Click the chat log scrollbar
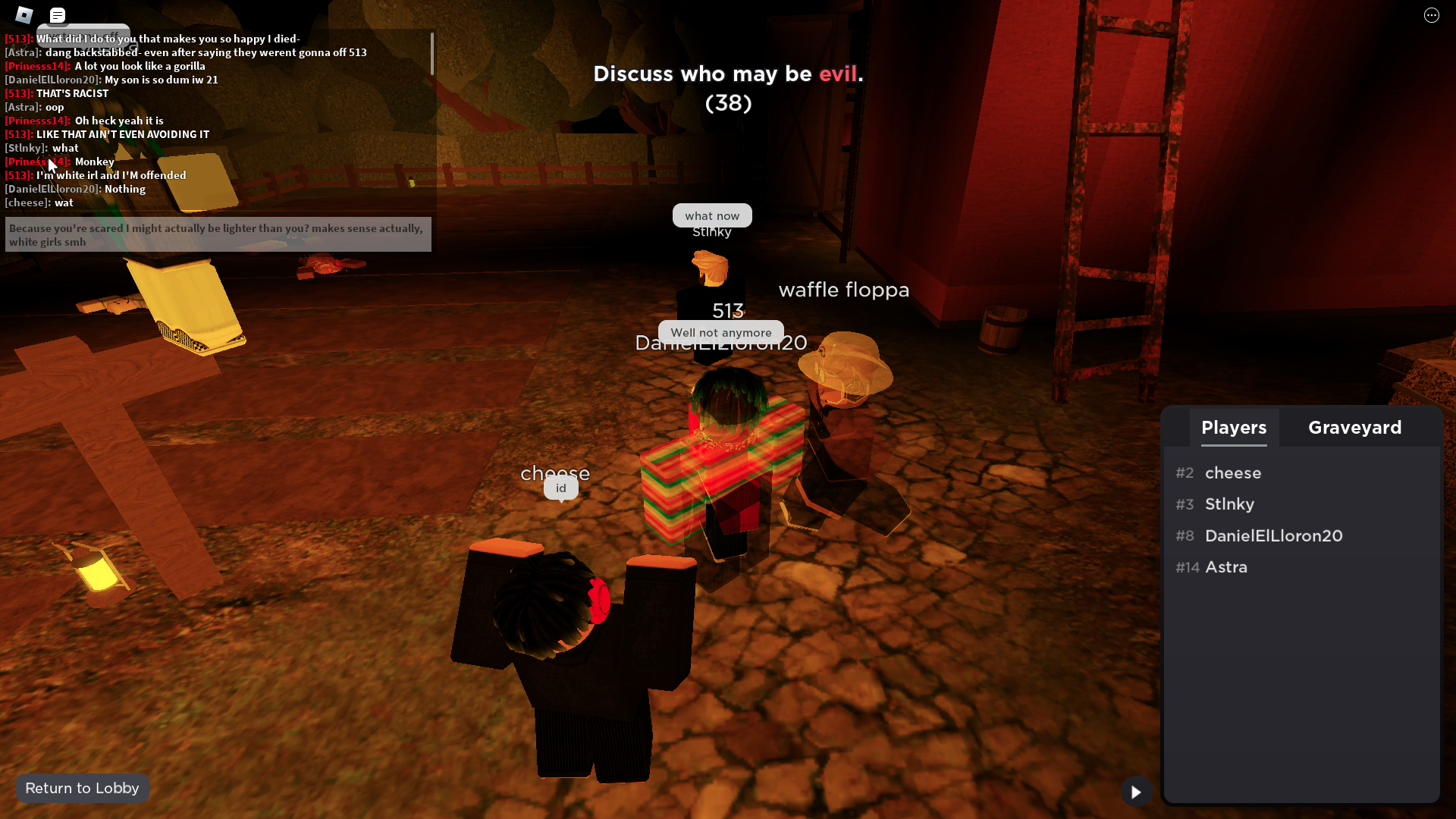 point(432,54)
